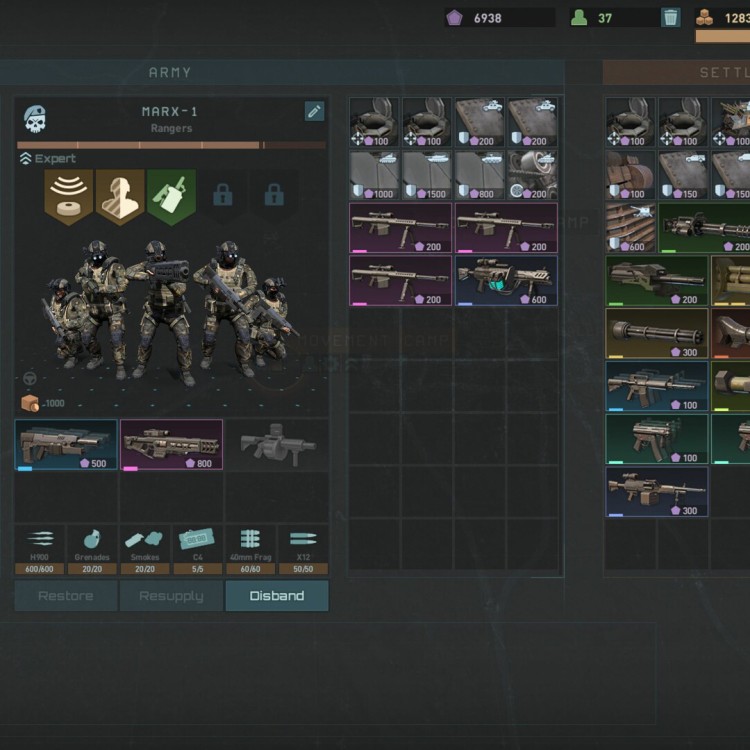
Task: Select the equipped weapon costing 500
Action: [66, 444]
